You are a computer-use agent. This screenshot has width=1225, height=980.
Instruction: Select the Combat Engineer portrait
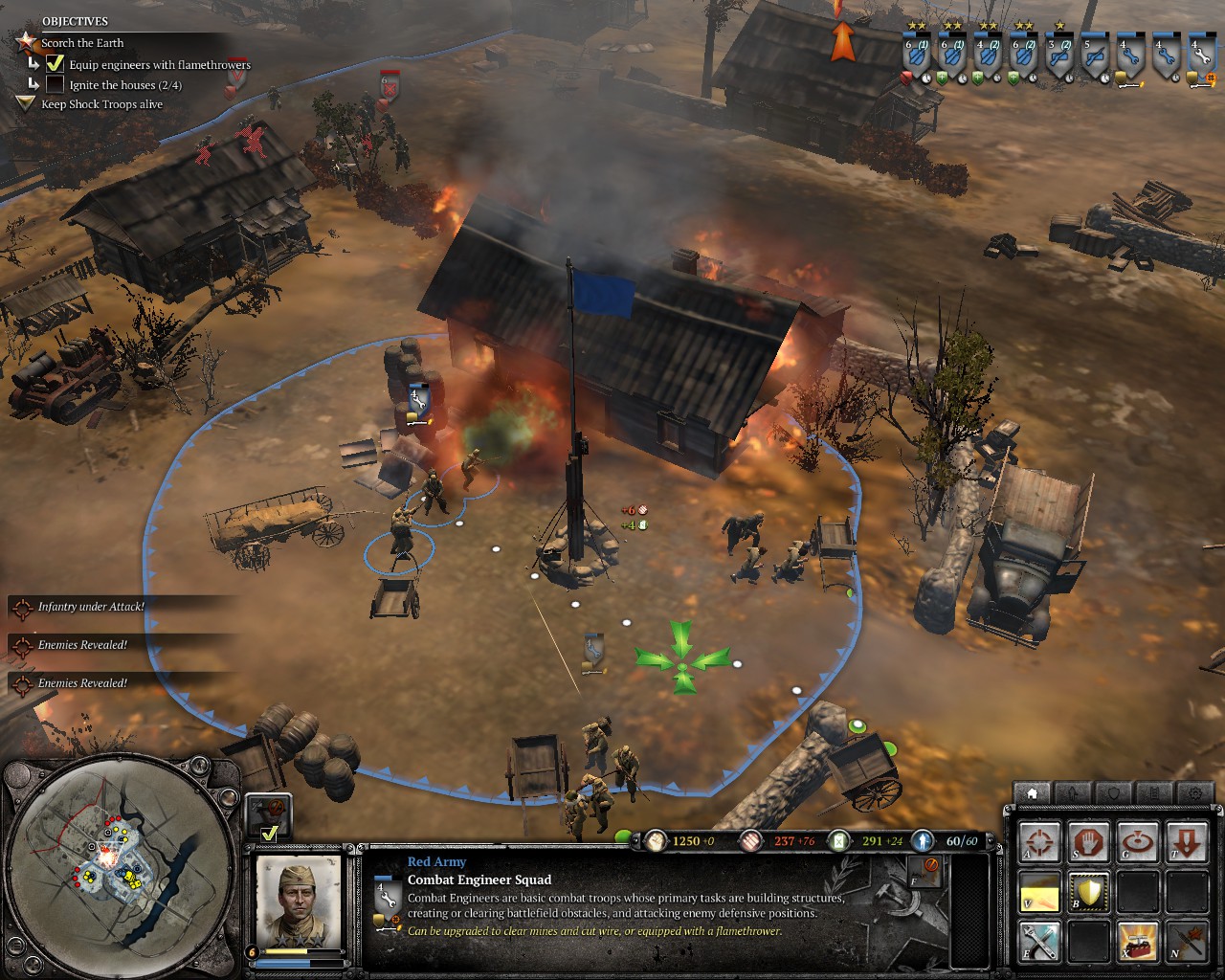299,900
